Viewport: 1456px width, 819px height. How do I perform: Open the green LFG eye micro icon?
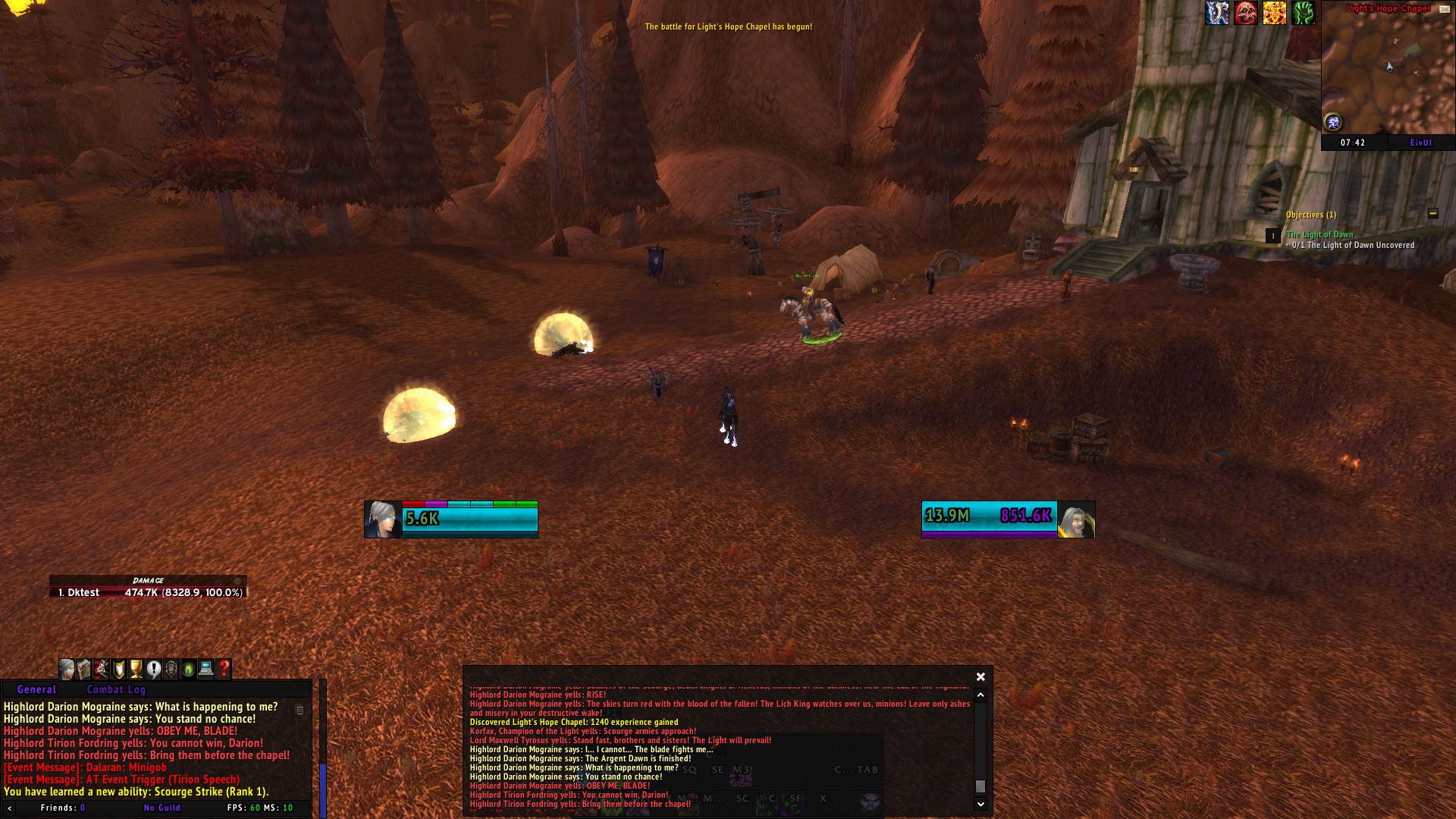click(x=190, y=670)
